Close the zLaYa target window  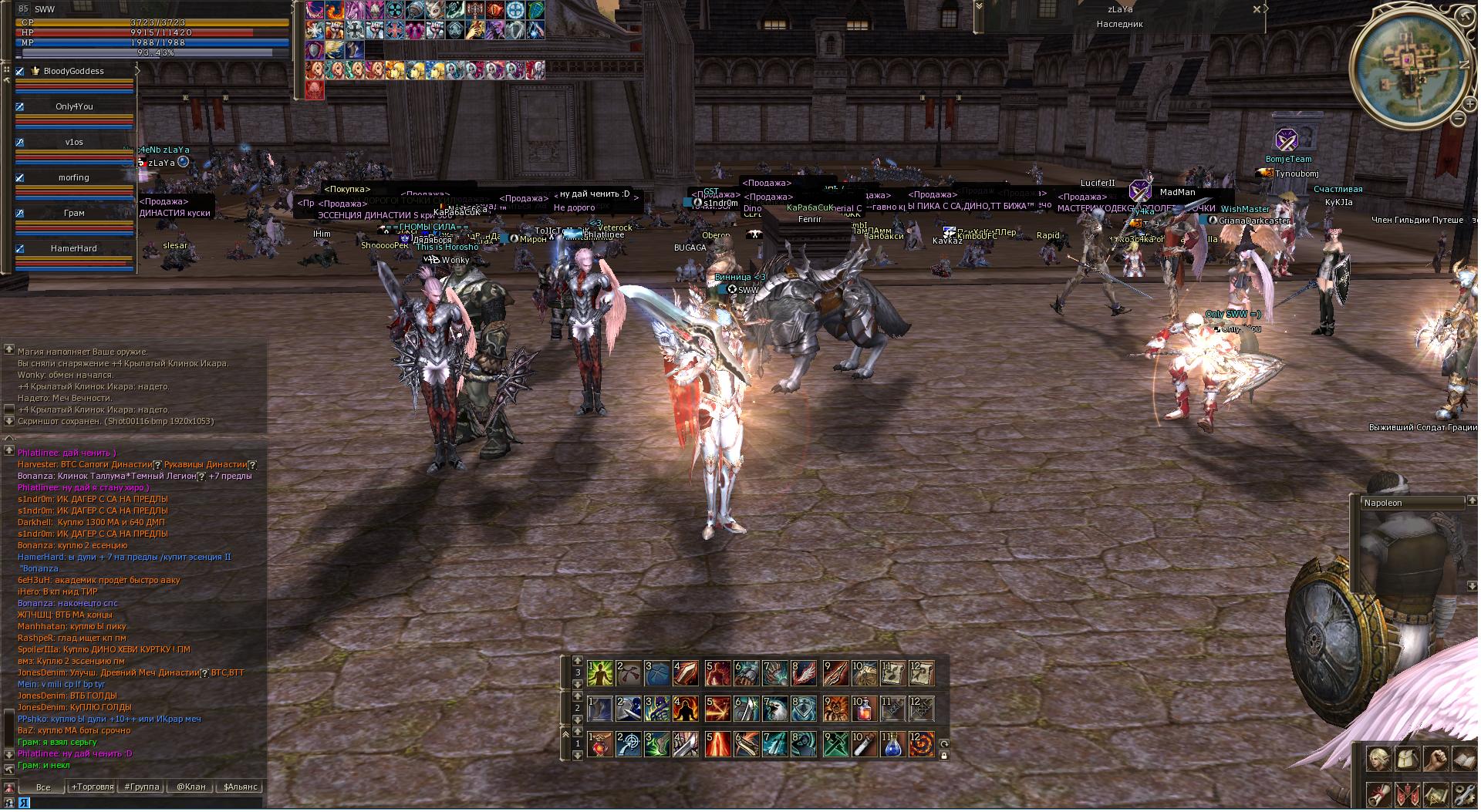pyautogui.click(x=1257, y=9)
